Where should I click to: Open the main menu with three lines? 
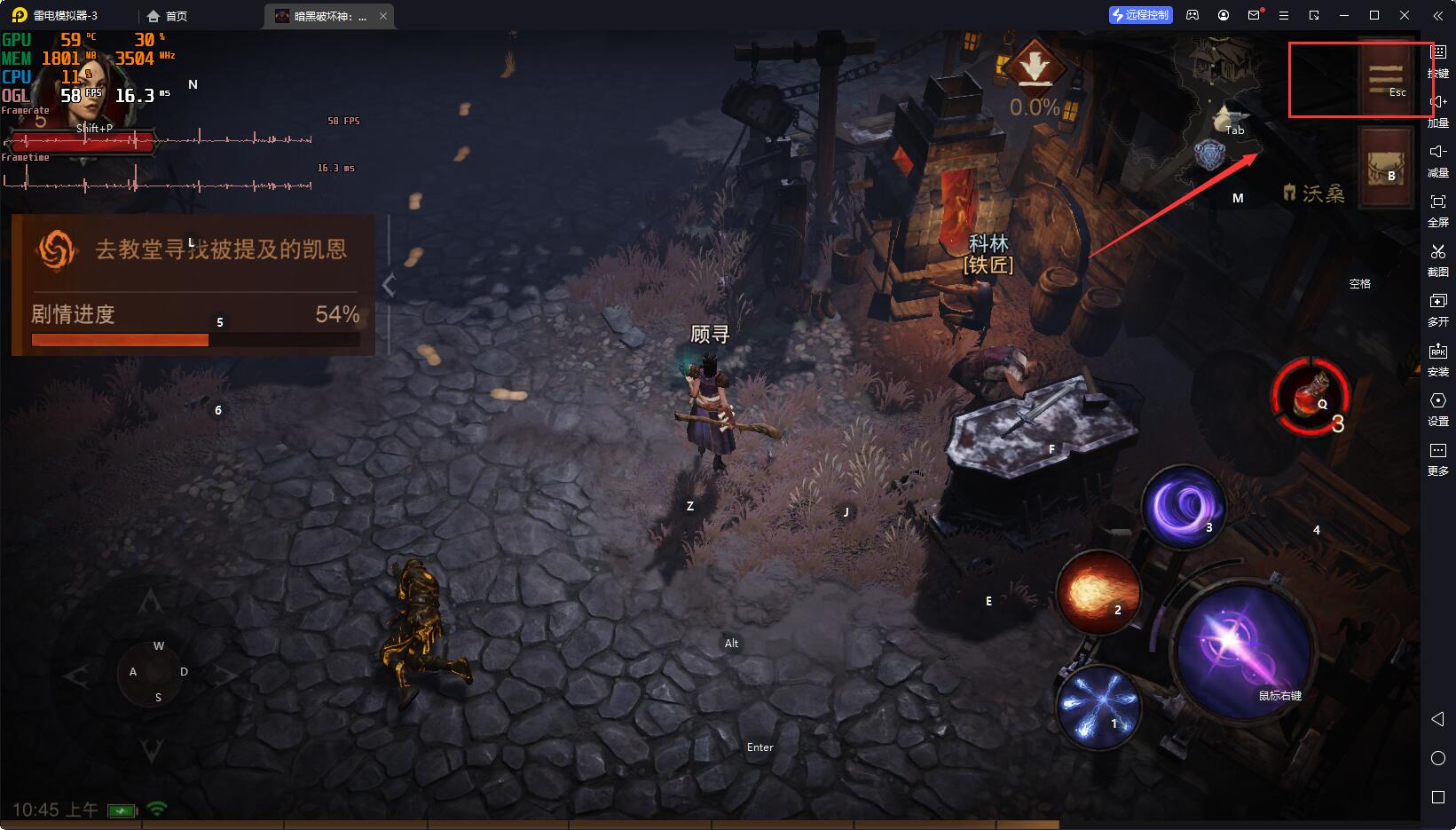[1386, 78]
